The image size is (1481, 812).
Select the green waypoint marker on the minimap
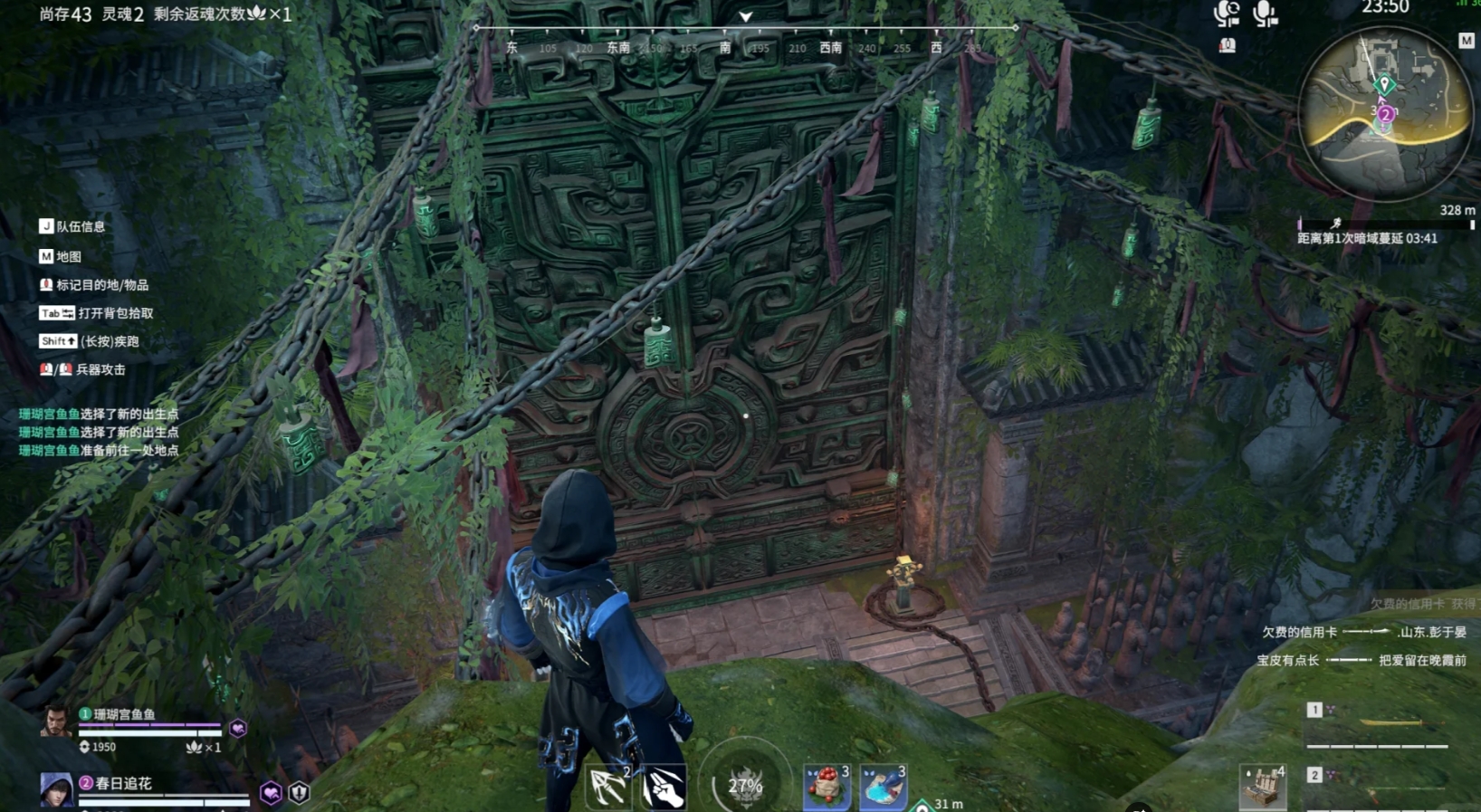point(1383,85)
